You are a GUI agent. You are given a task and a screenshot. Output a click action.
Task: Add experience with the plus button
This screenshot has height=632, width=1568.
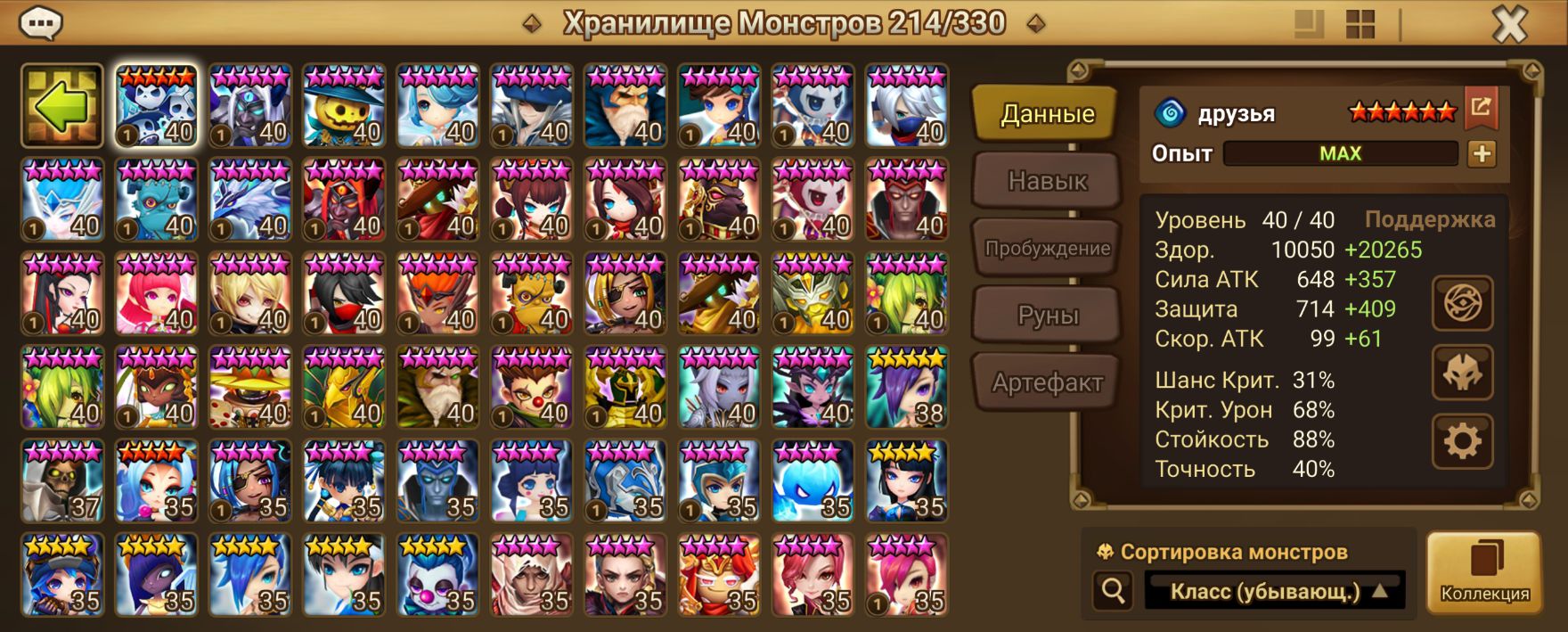[1482, 153]
